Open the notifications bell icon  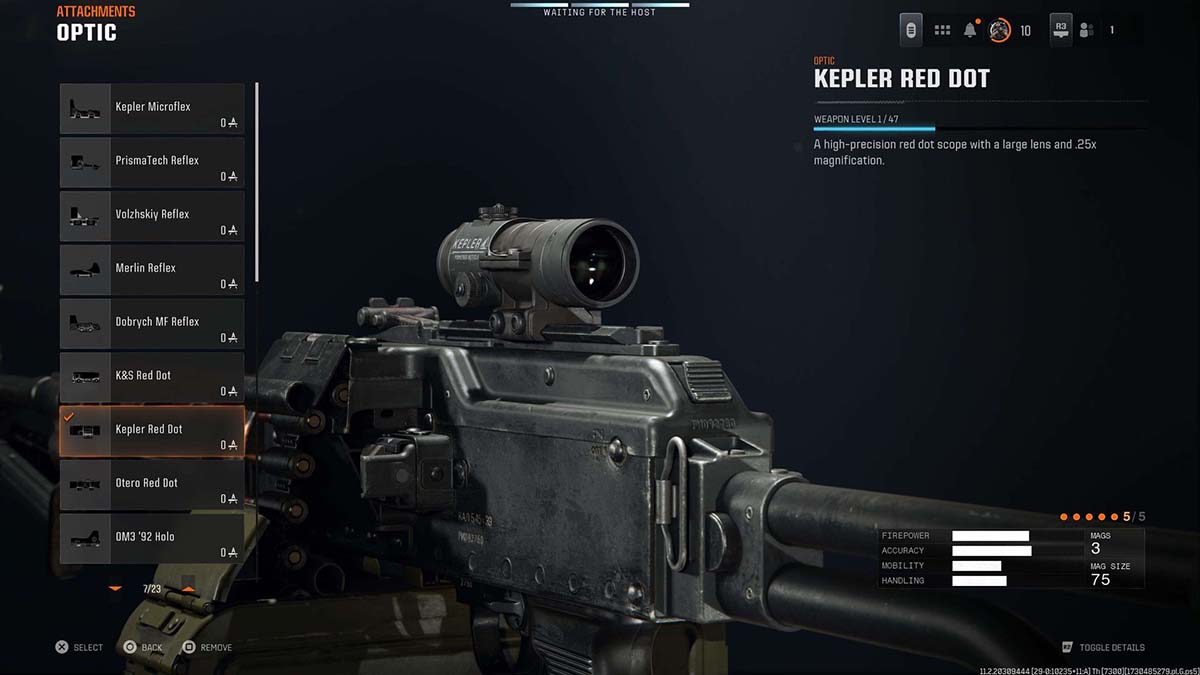(970, 30)
